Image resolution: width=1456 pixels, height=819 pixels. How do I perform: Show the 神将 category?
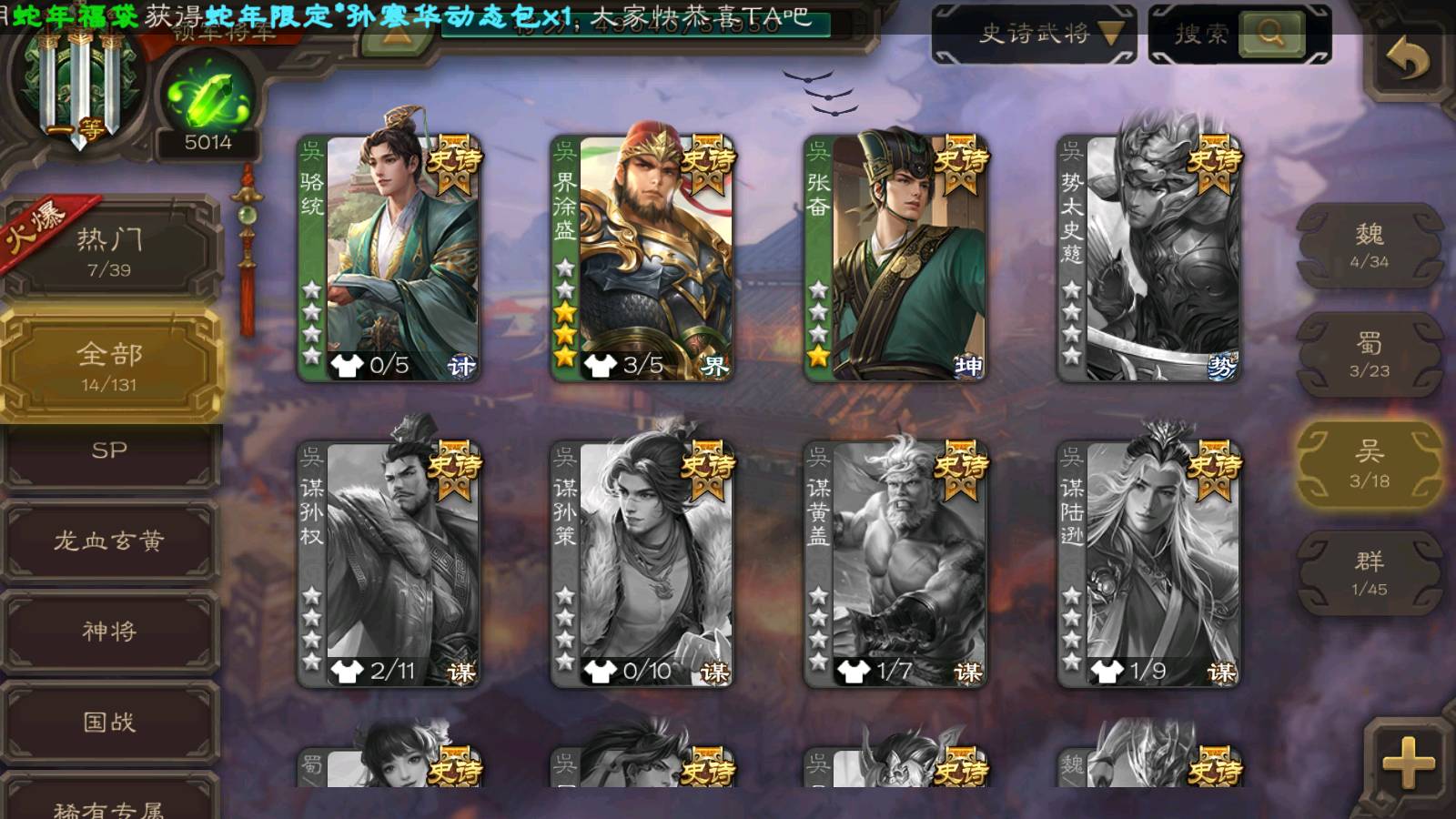coord(109,632)
